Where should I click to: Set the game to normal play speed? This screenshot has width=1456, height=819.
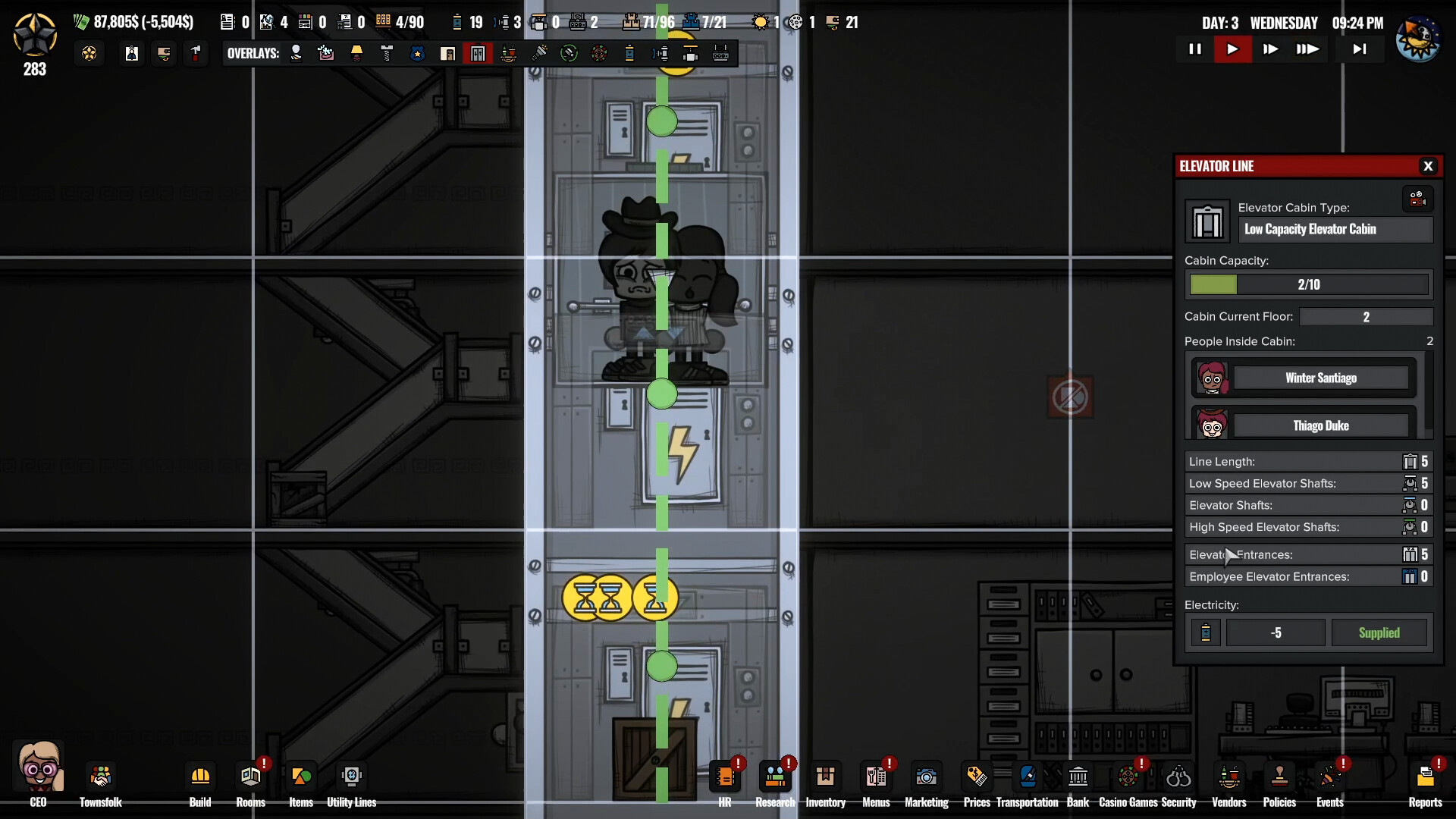point(1232,49)
